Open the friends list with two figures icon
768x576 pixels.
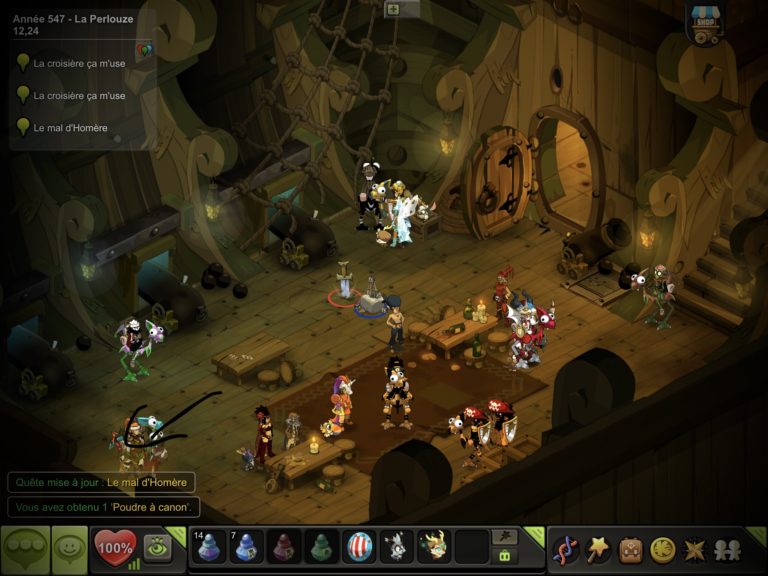[727, 549]
